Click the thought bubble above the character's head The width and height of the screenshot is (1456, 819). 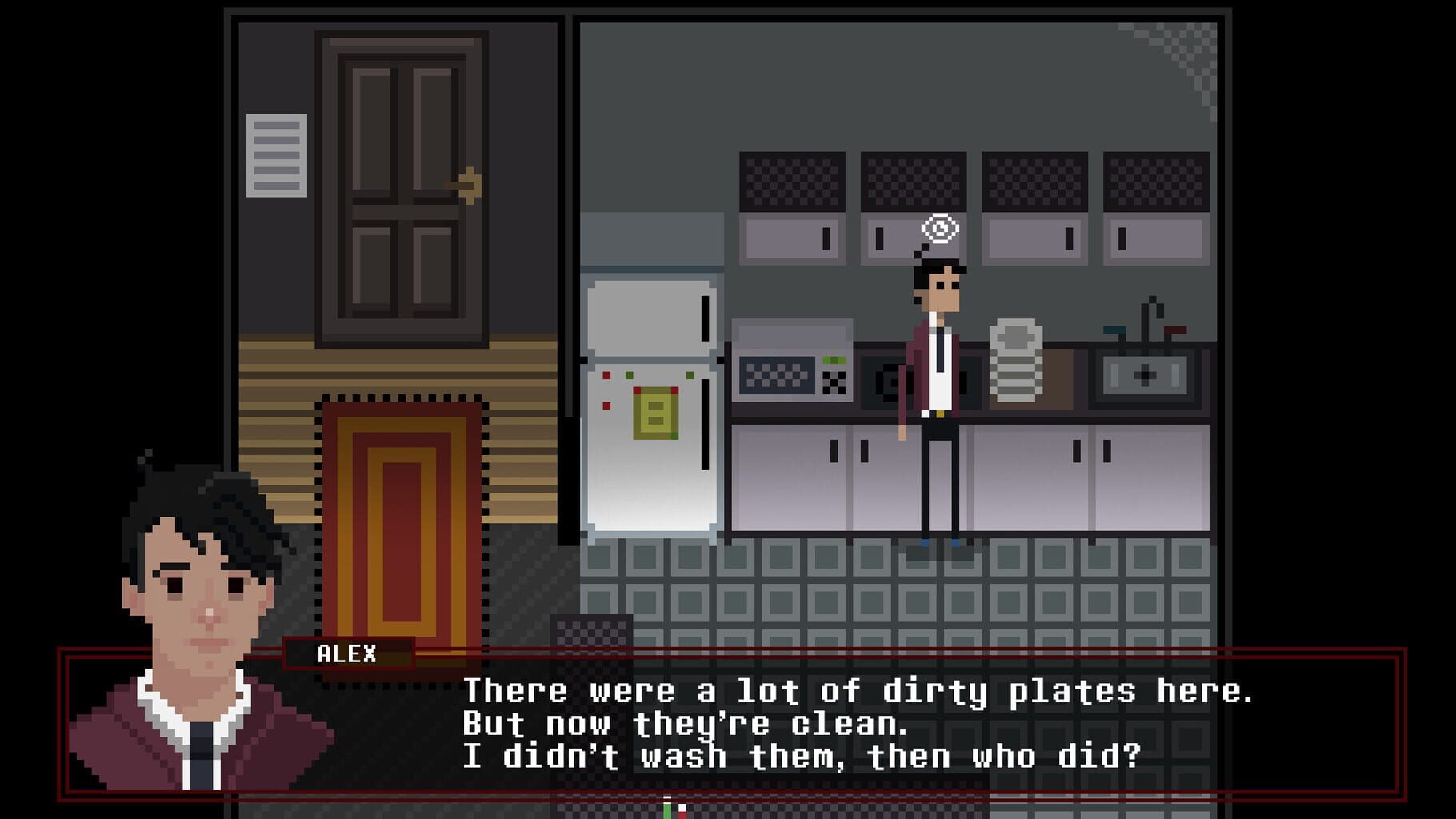tap(942, 227)
